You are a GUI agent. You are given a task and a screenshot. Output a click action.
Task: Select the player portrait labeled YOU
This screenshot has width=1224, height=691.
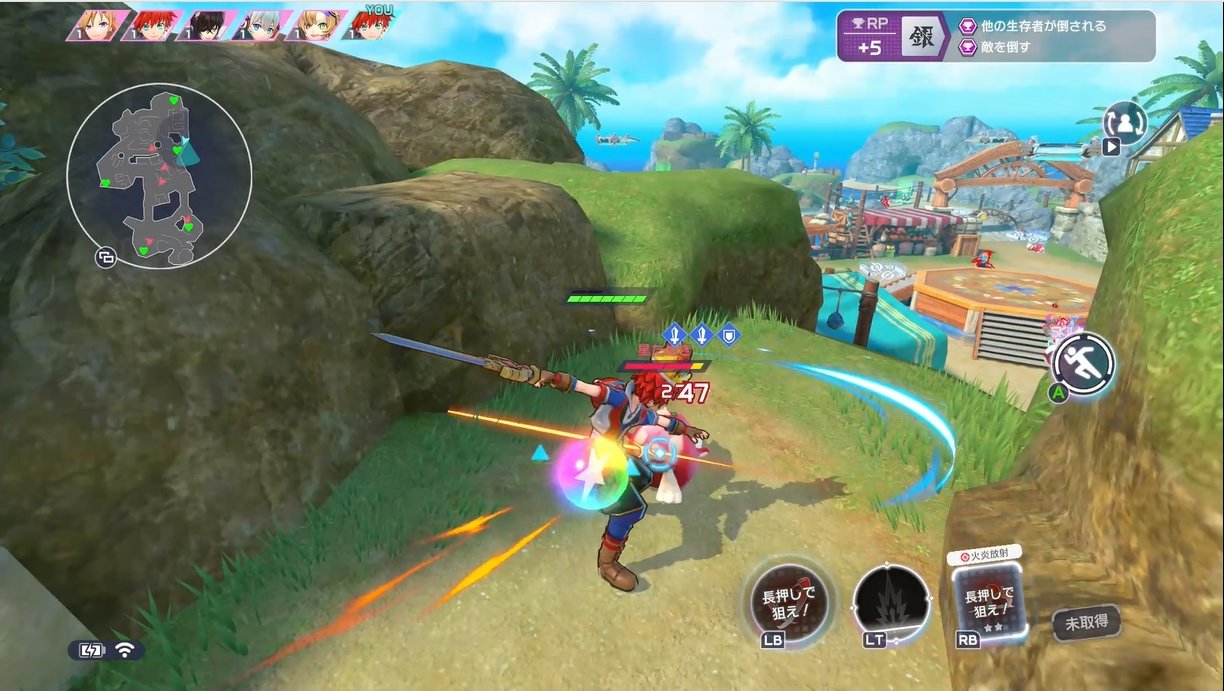click(x=368, y=25)
